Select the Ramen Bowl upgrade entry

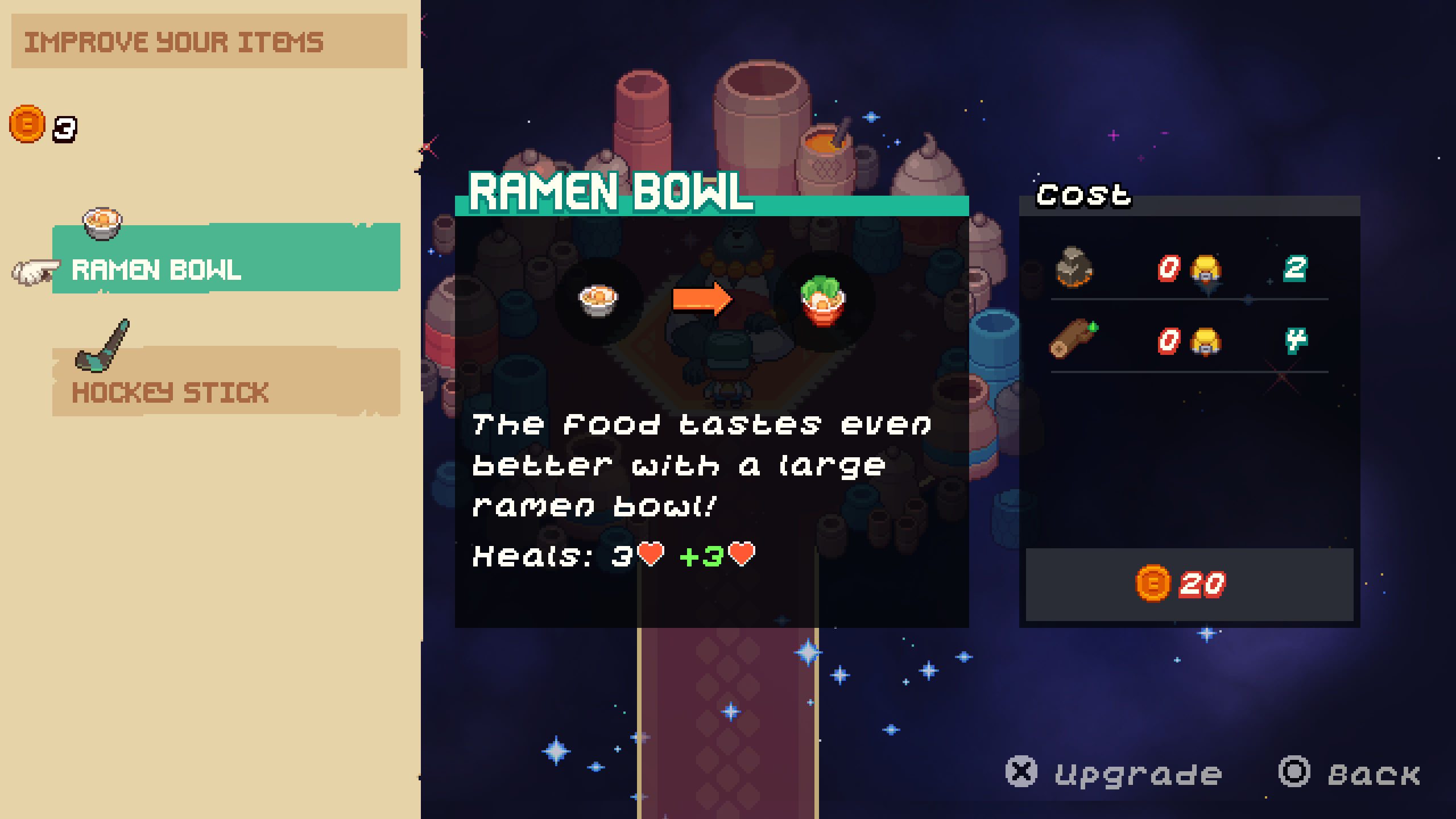tap(226, 259)
